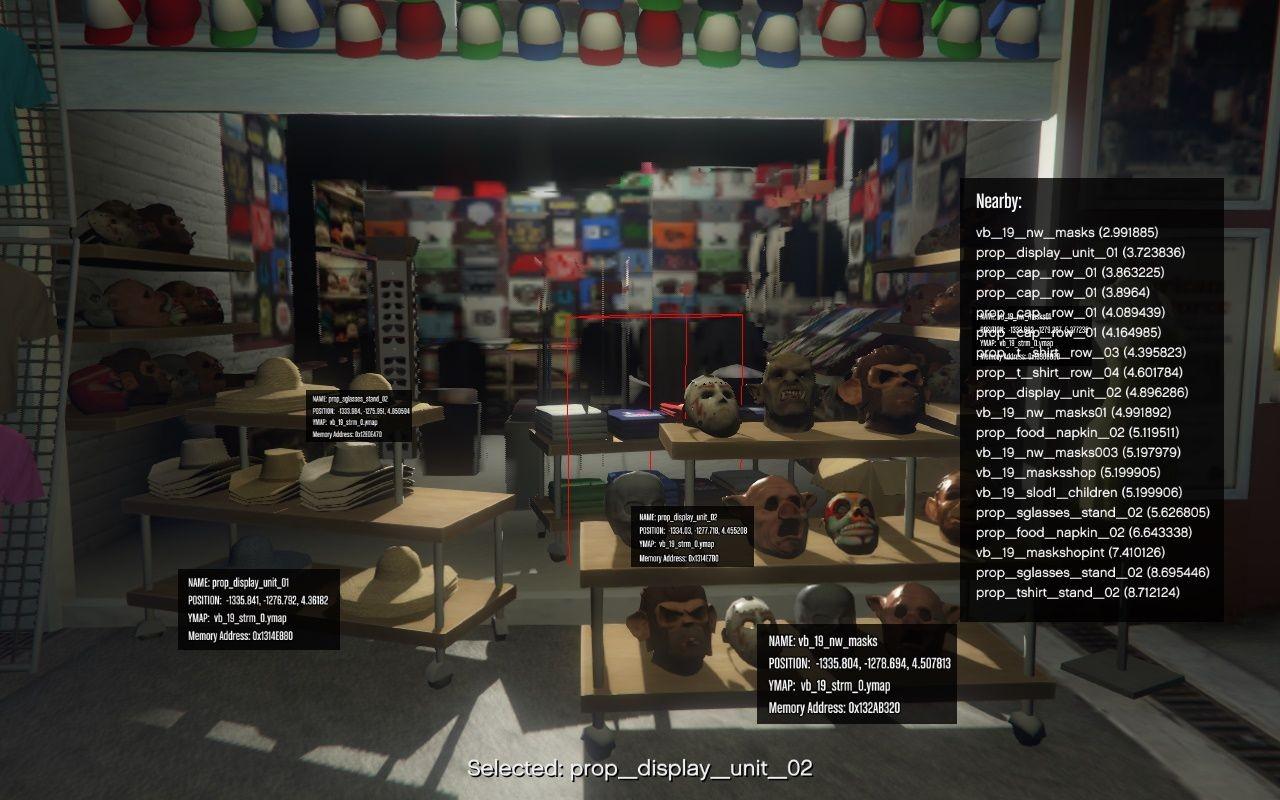
Task: Click prop_food_napkin_02 at distance 6.643338
Action: click(1078, 532)
